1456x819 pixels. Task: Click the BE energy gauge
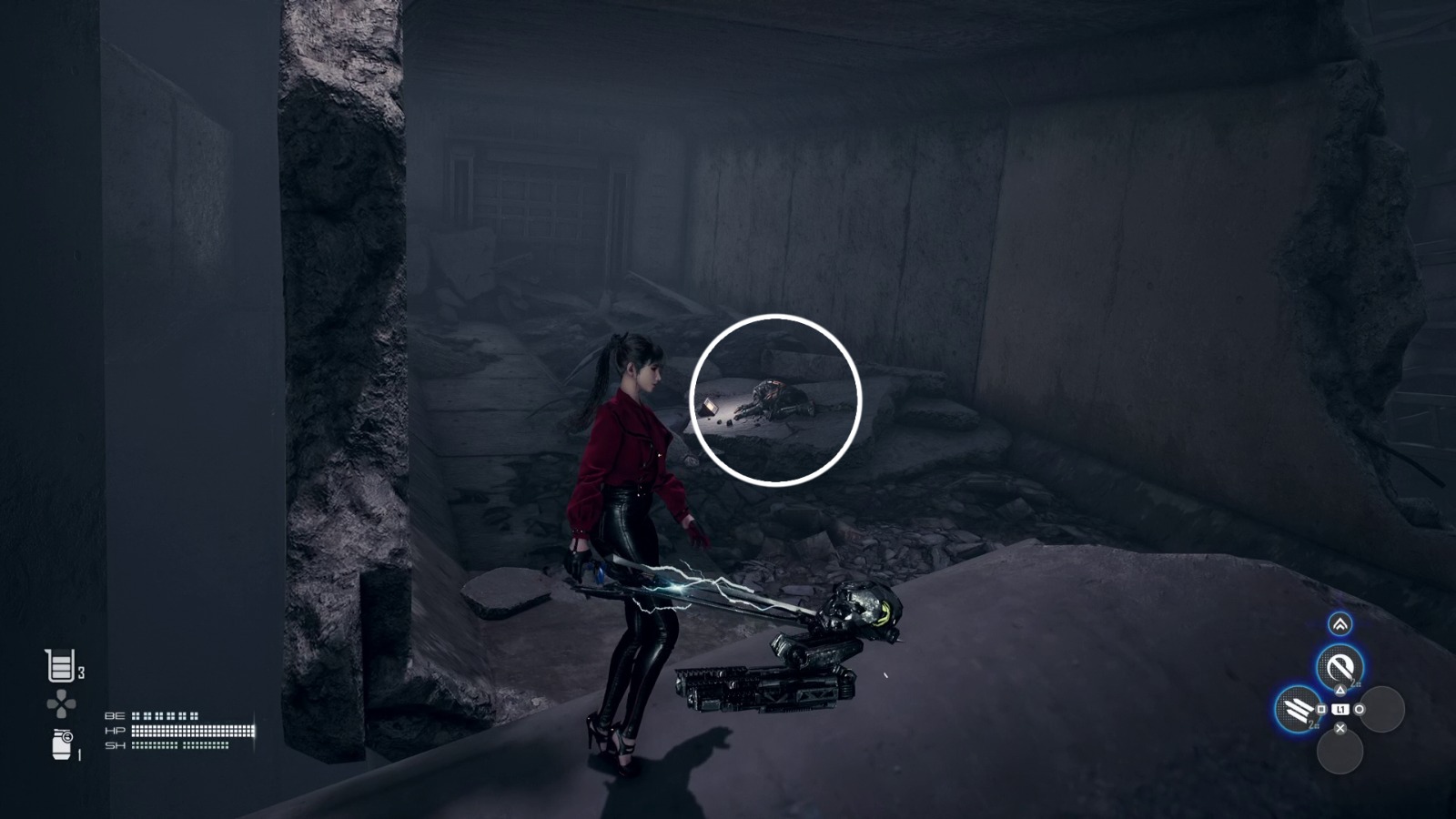pyautogui.click(x=166, y=716)
